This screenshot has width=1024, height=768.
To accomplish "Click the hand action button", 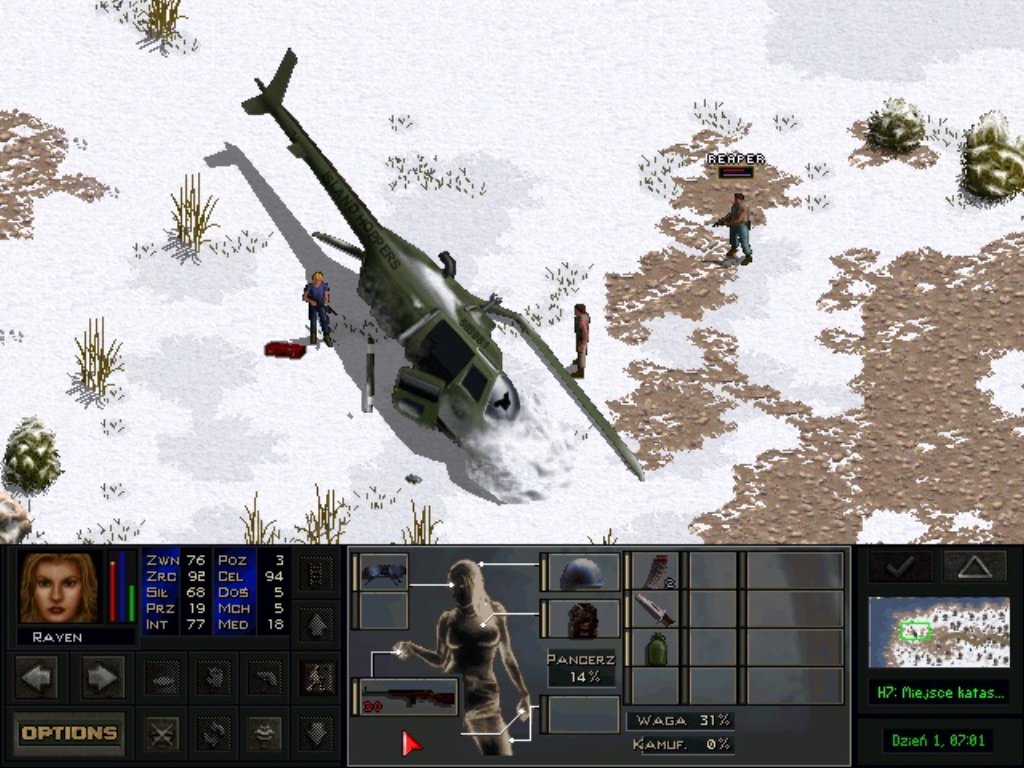I will [213, 677].
